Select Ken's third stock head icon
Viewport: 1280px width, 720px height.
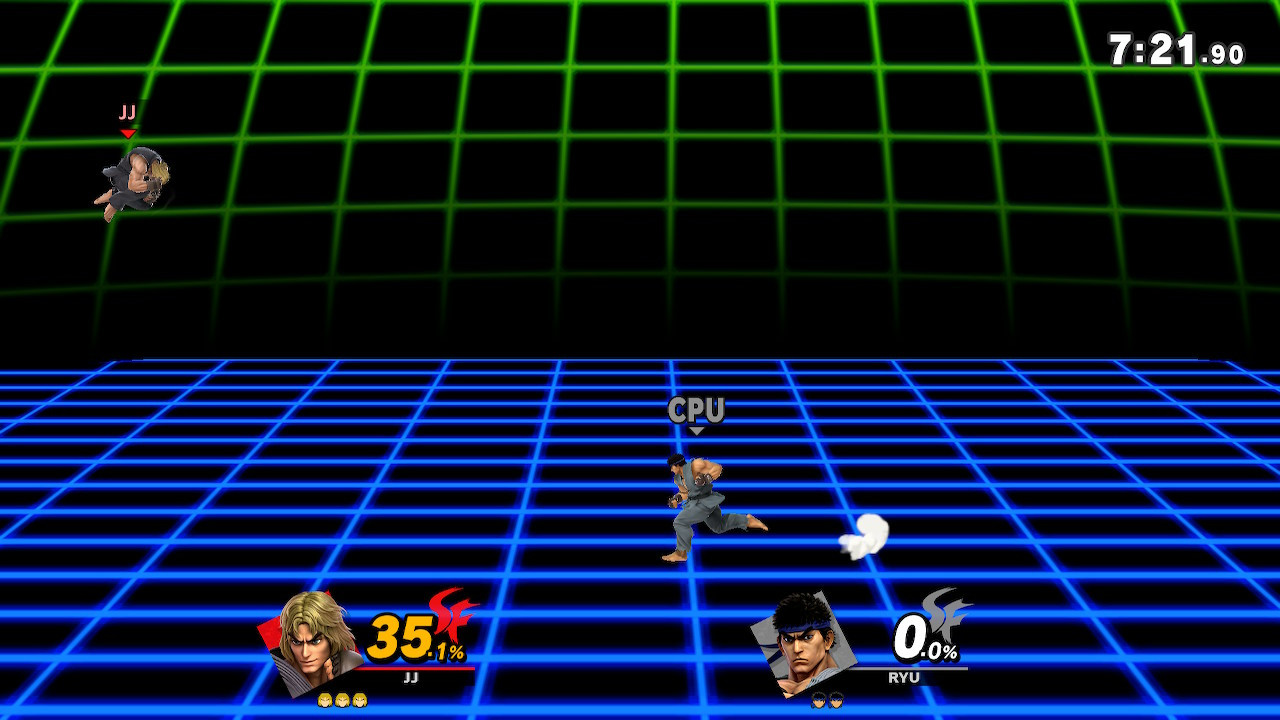(358, 701)
